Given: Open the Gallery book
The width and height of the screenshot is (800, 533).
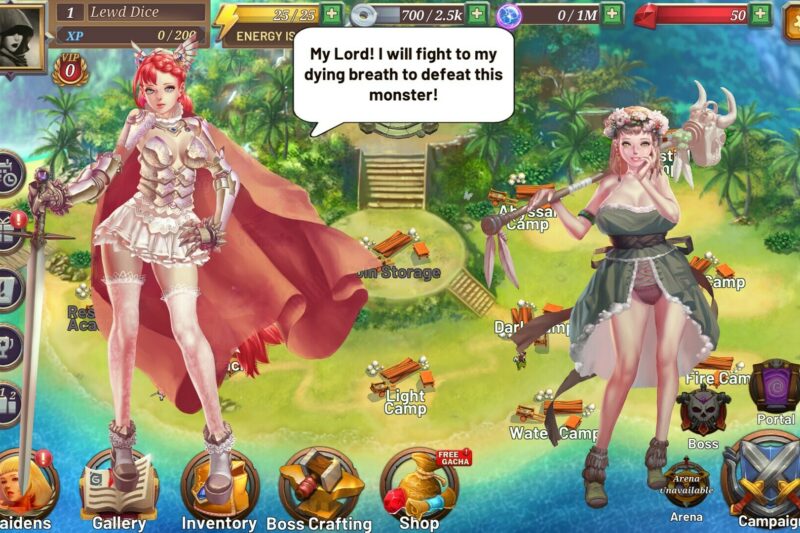Looking at the screenshot, I should point(119,486).
